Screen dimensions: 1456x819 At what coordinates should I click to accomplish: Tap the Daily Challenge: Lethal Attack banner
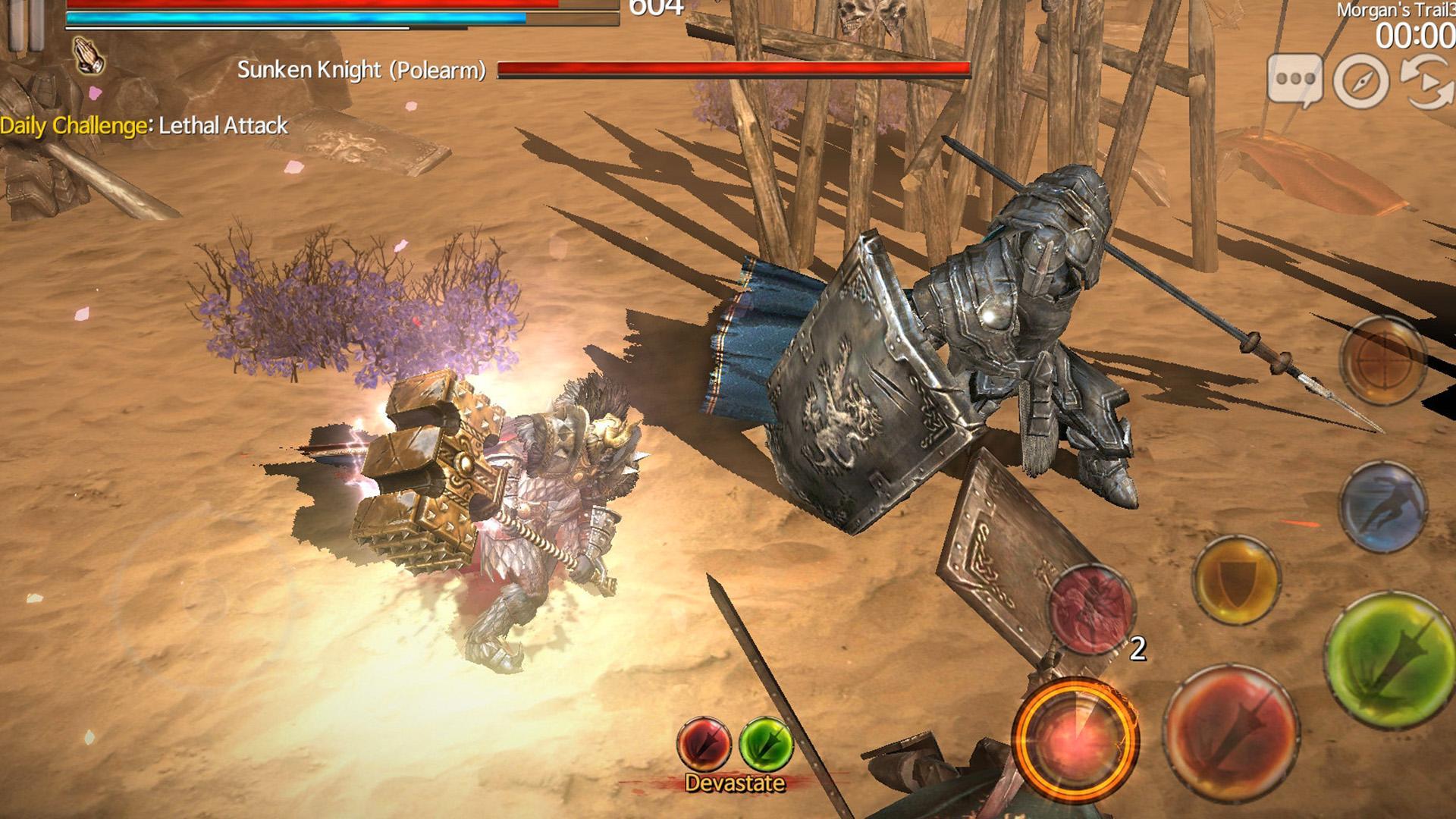coord(144,126)
